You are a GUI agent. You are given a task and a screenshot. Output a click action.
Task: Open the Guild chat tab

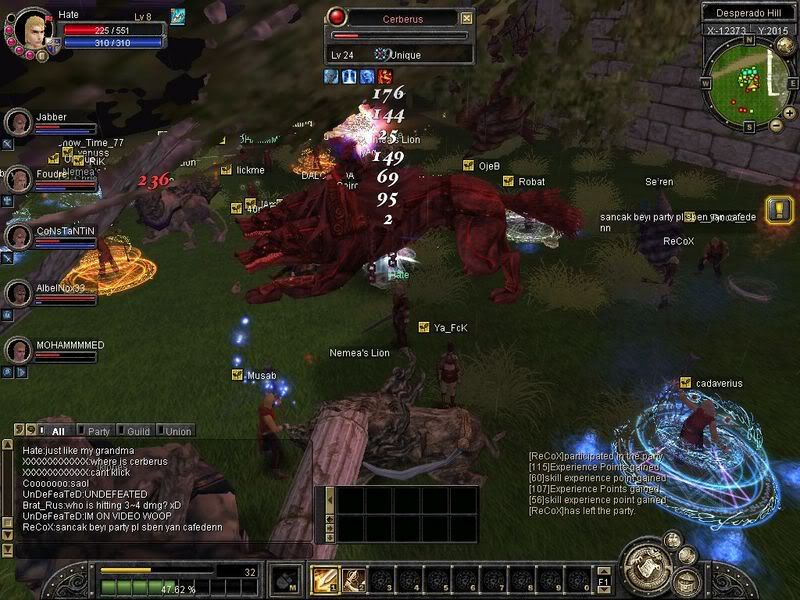tap(137, 431)
